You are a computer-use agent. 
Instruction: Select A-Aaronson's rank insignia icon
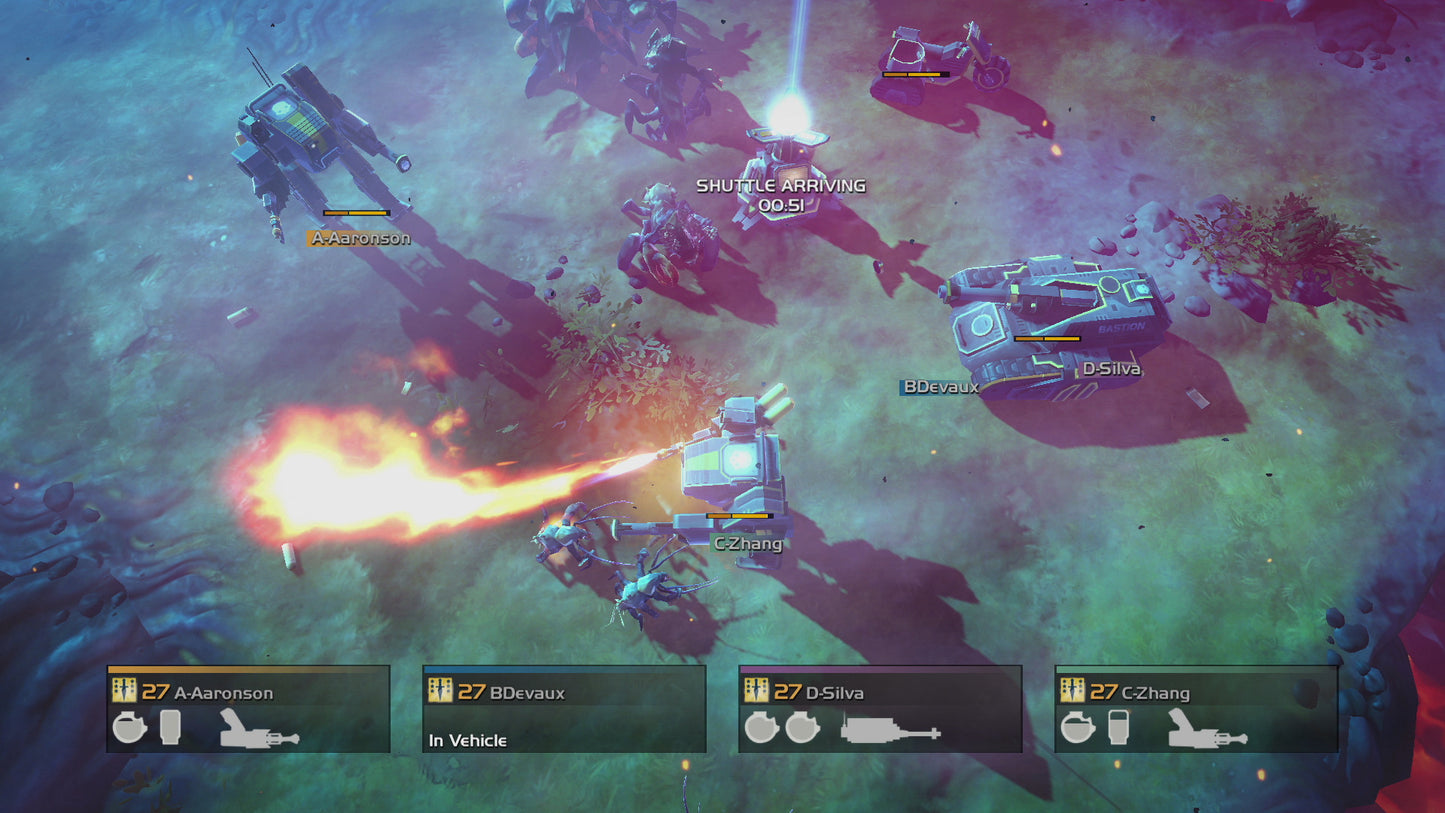[124, 689]
